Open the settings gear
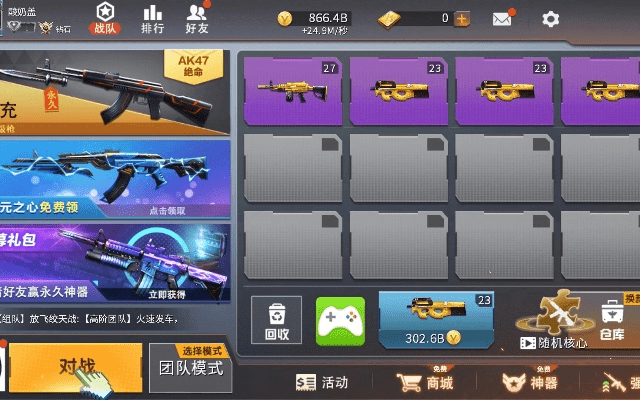 coord(550,18)
